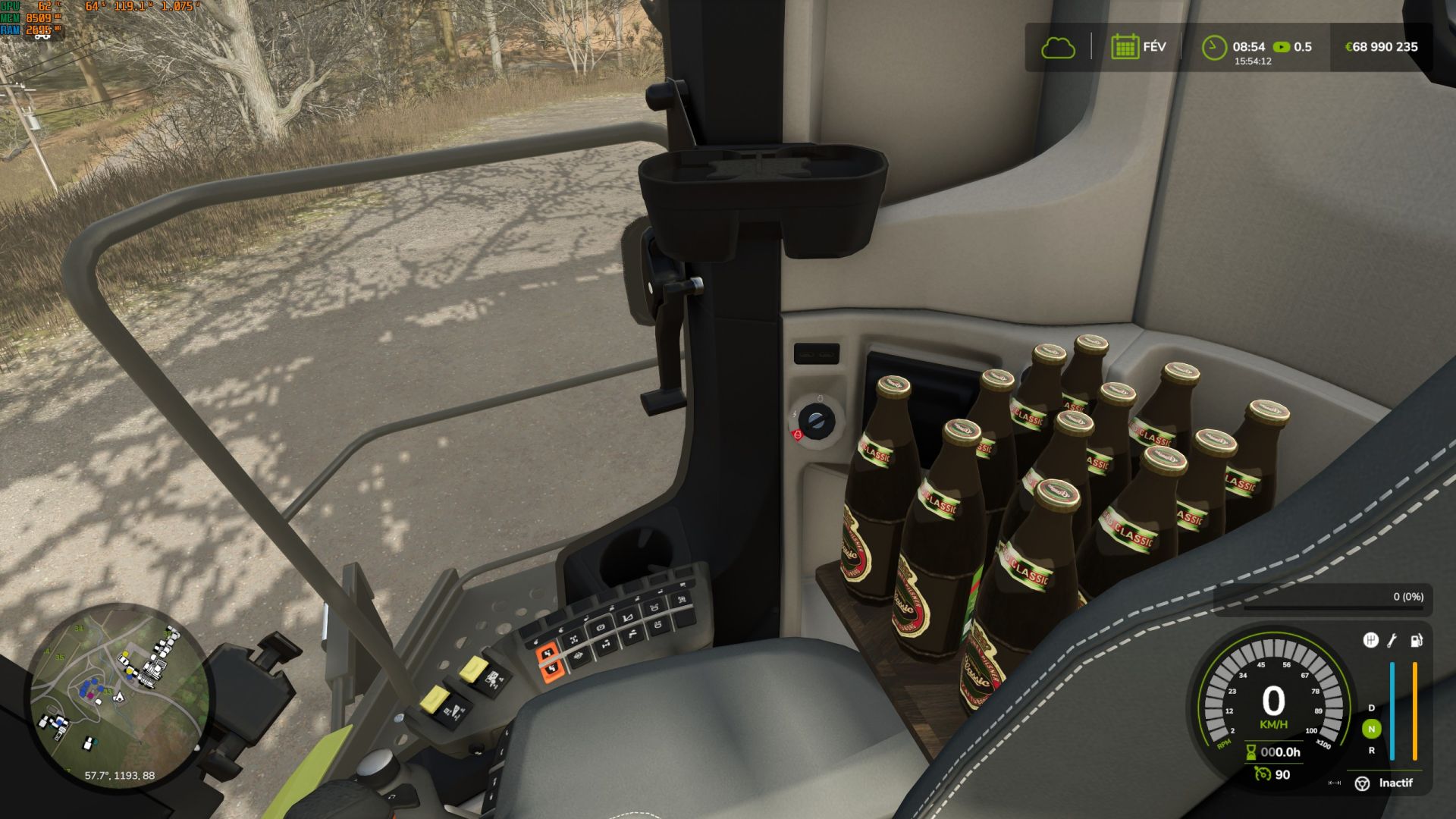Select the wrench damage icon
The image size is (1456, 819).
click(1392, 641)
